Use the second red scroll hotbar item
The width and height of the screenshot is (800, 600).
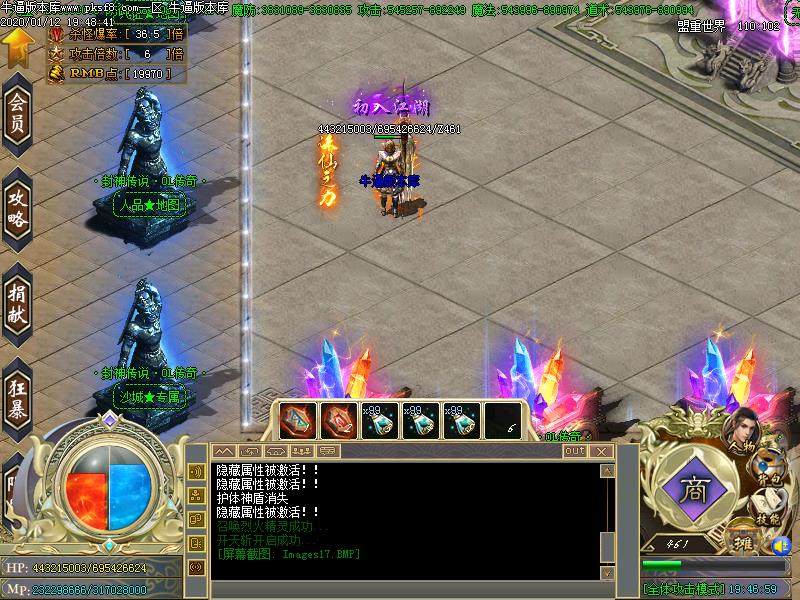[338, 421]
